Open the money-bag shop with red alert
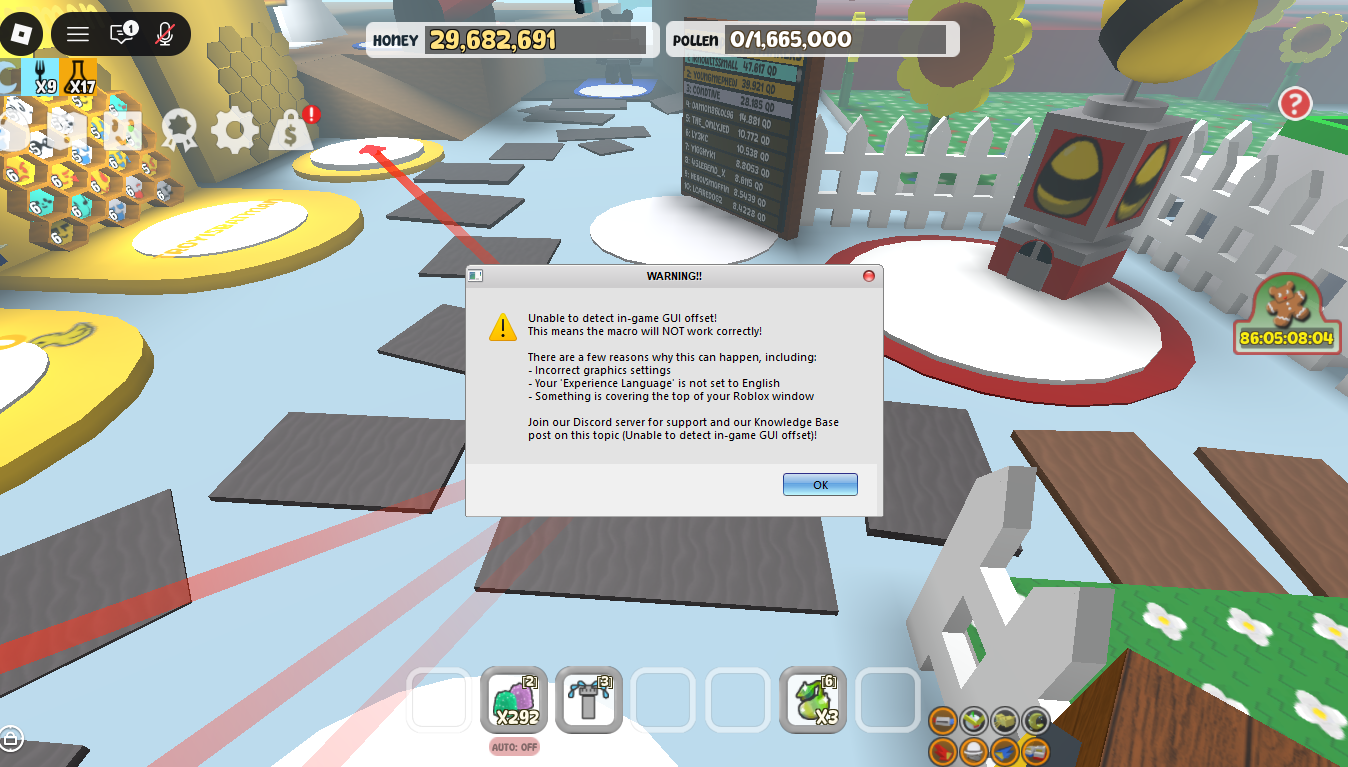The image size is (1348, 767). click(289, 129)
